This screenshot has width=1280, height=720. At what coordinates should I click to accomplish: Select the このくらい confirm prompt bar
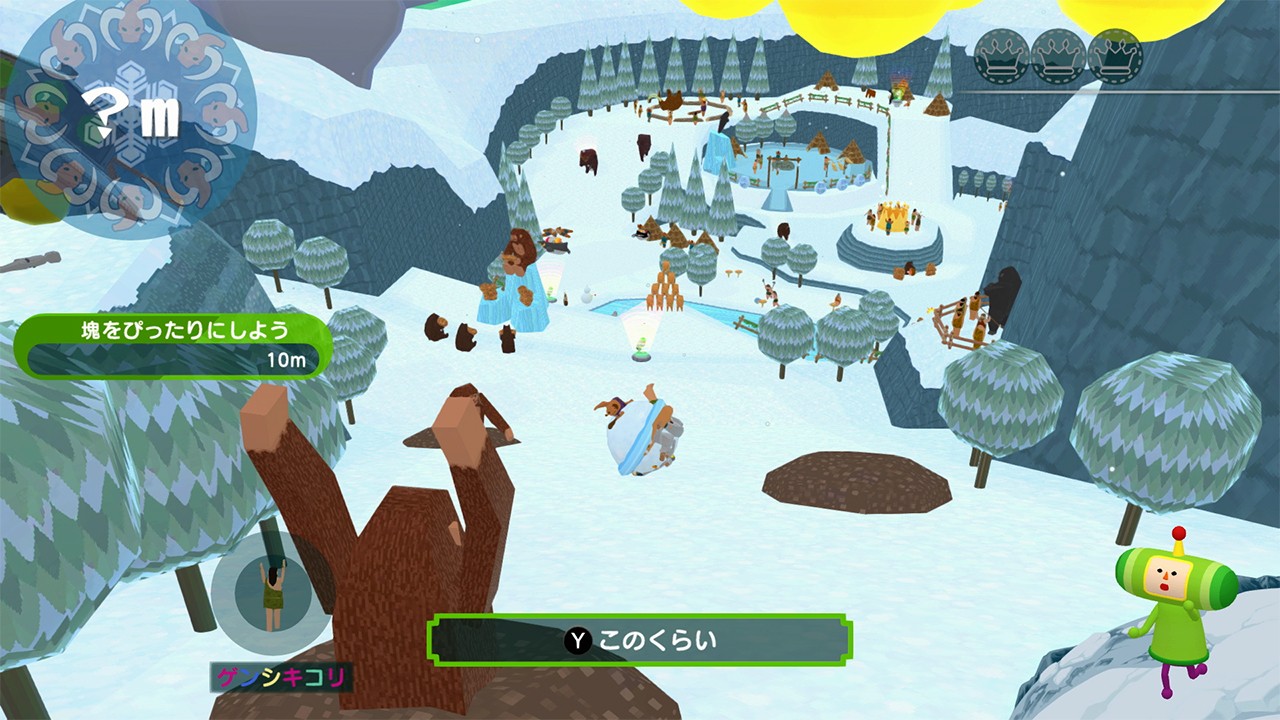640,640
